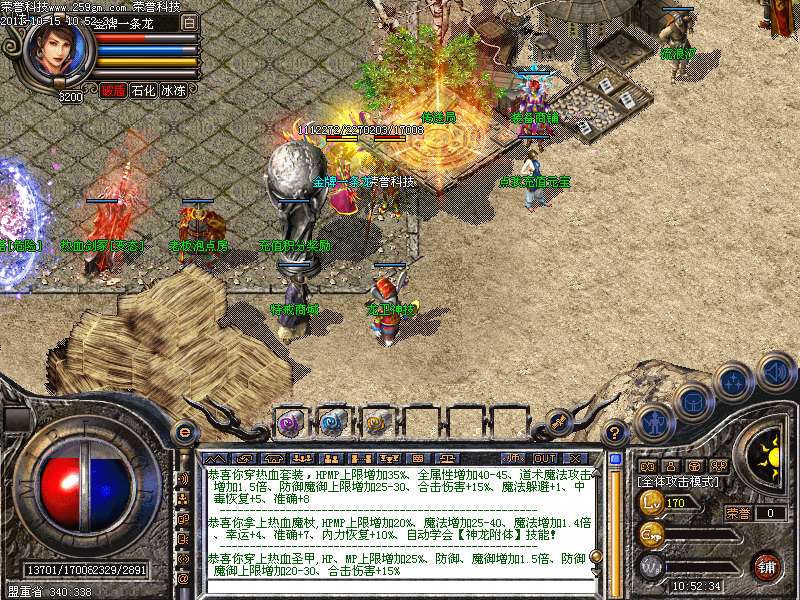Viewport: 800px width, 600px height.
Task: Open the bag inventory round button
Action: click(692, 401)
